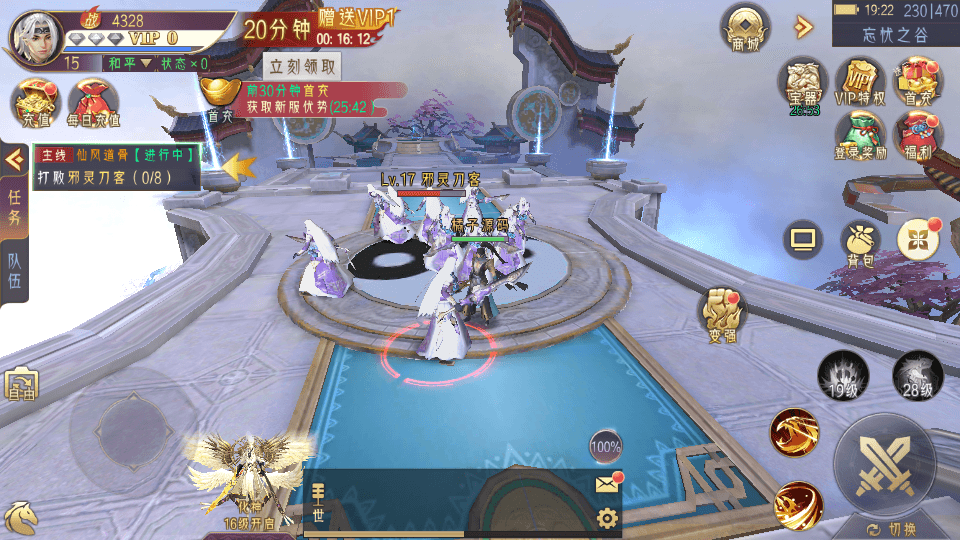The width and height of the screenshot is (960, 540).
Task: Open the 充值 recharge icon
Action: click(x=34, y=101)
